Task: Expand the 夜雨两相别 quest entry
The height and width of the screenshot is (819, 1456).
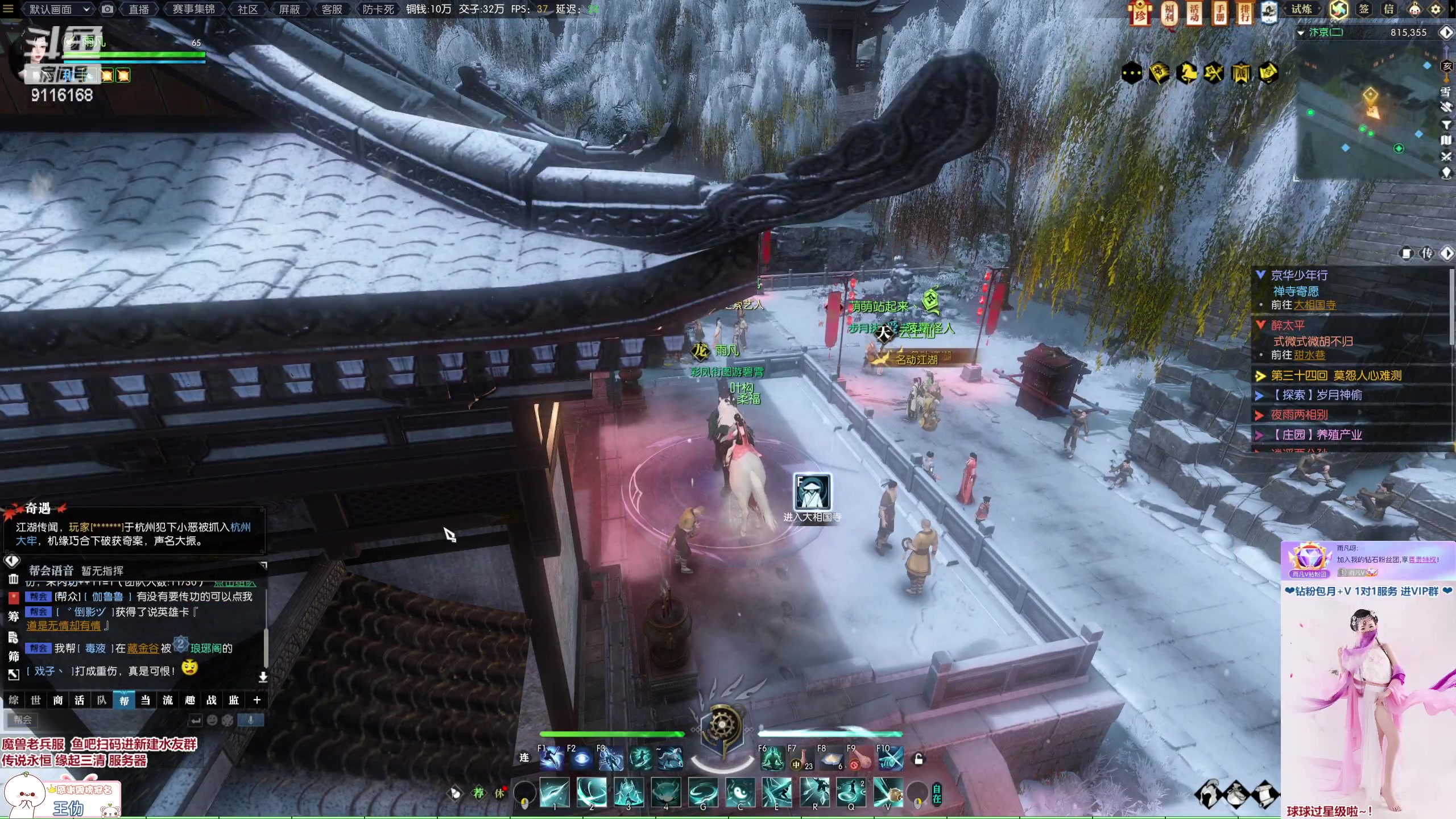Action: pyautogui.click(x=1299, y=415)
